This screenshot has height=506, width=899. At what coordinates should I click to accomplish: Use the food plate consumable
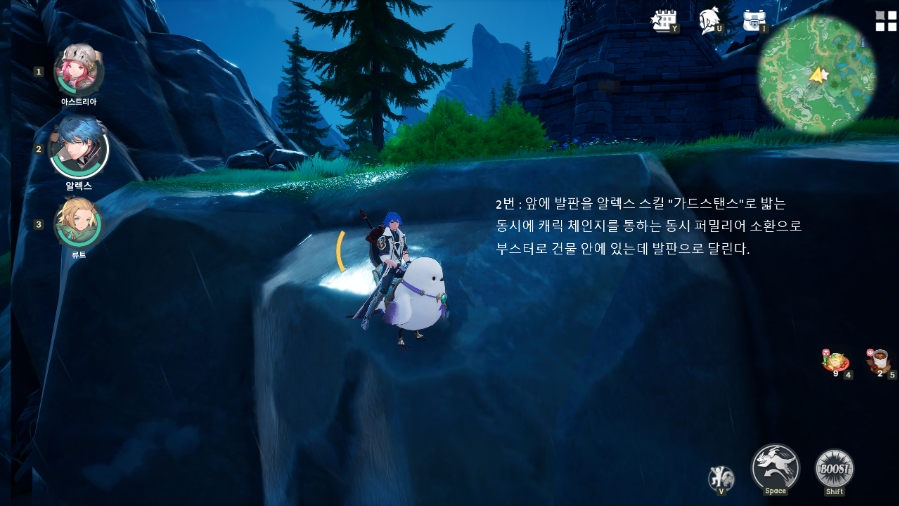point(835,362)
